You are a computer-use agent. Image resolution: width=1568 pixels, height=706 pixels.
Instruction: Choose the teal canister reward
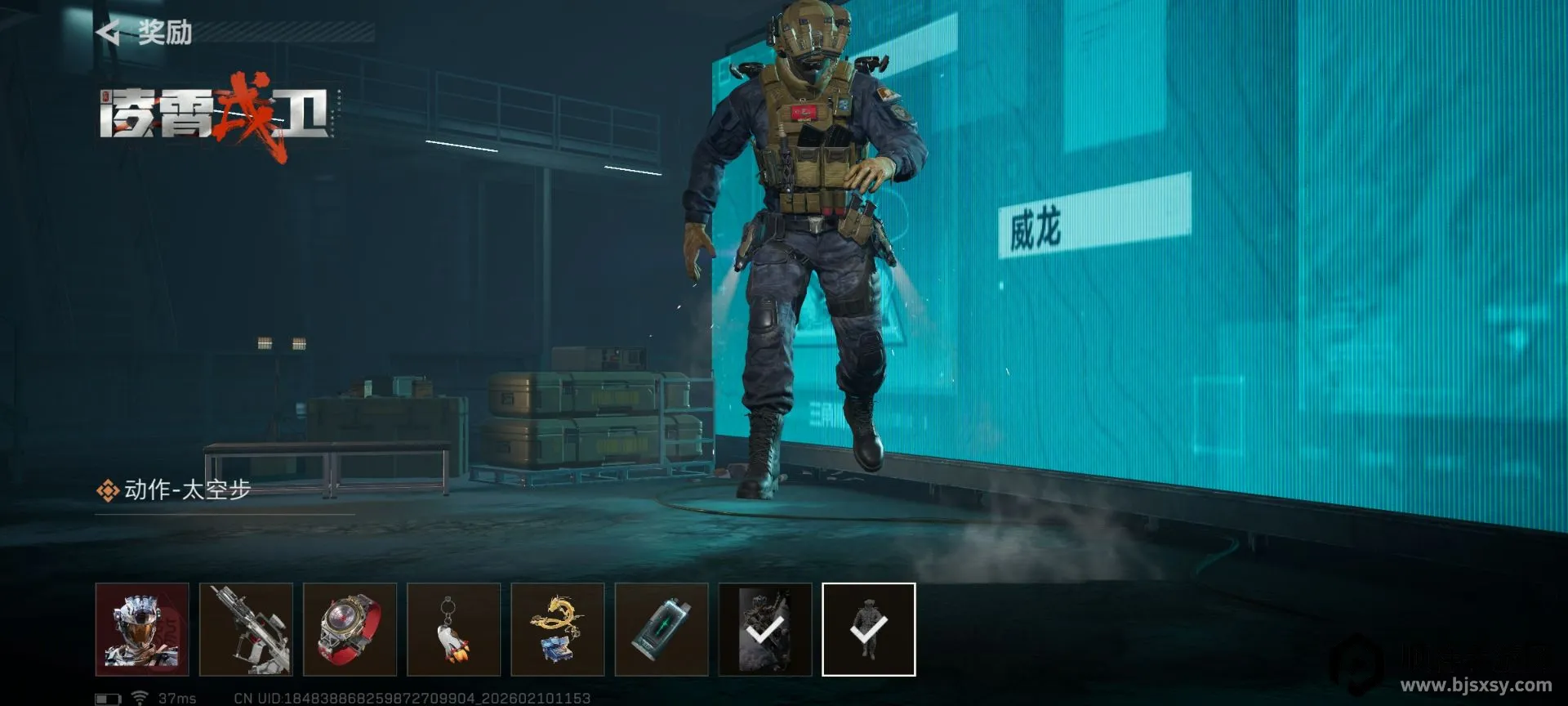(x=661, y=629)
